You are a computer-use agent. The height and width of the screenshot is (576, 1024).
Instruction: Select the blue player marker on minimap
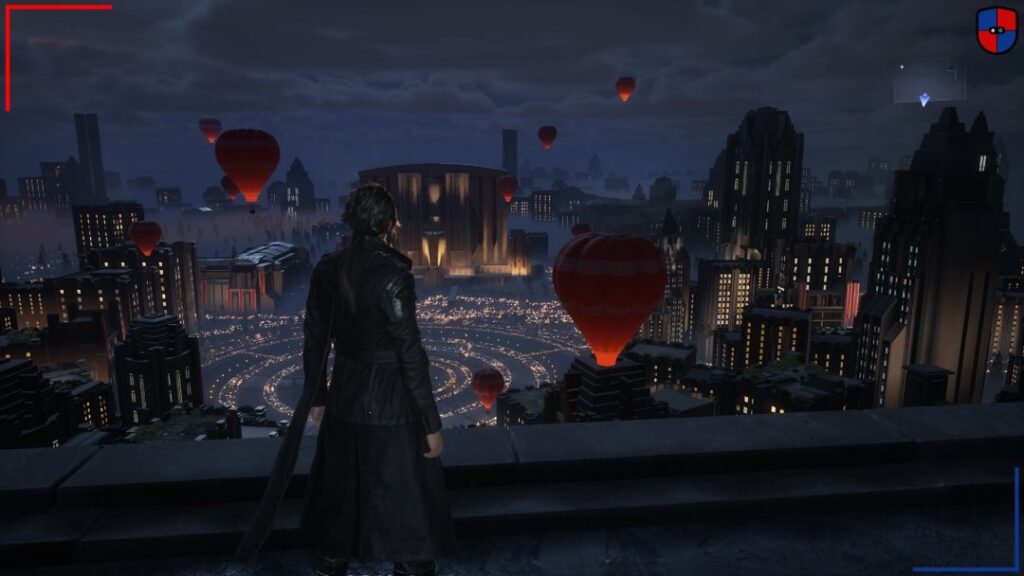[x=924, y=99]
